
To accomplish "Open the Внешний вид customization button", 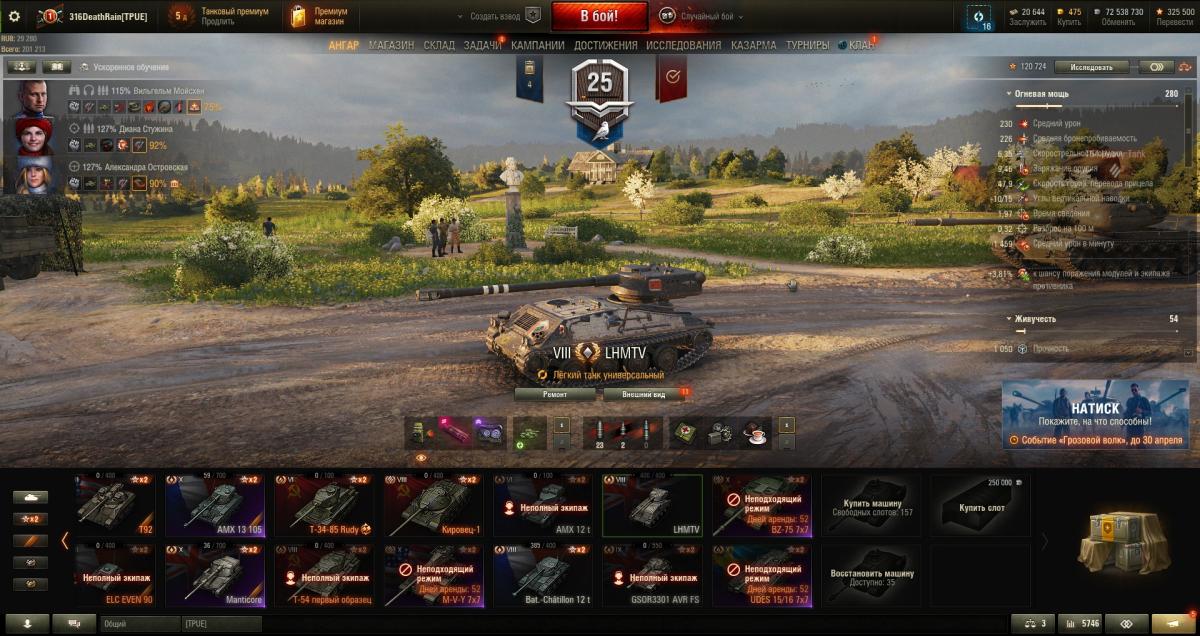I will point(644,395).
